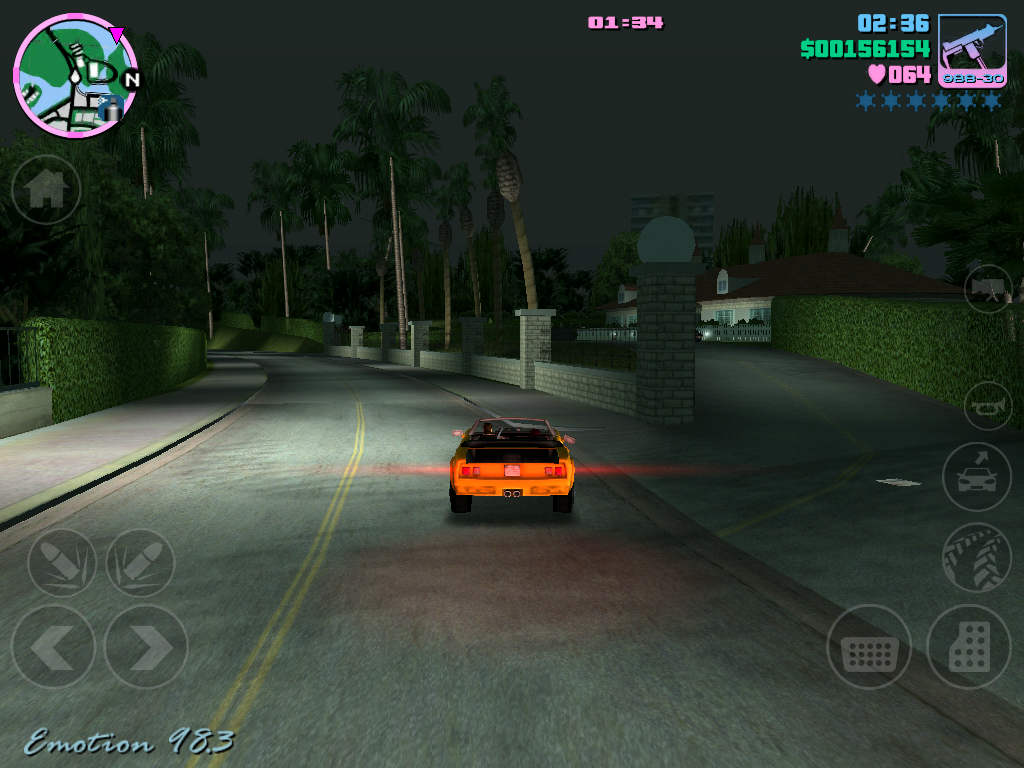The image size is (1024, 768).
Task: Steer left with the left arrow button
Action: coord(52,647)
